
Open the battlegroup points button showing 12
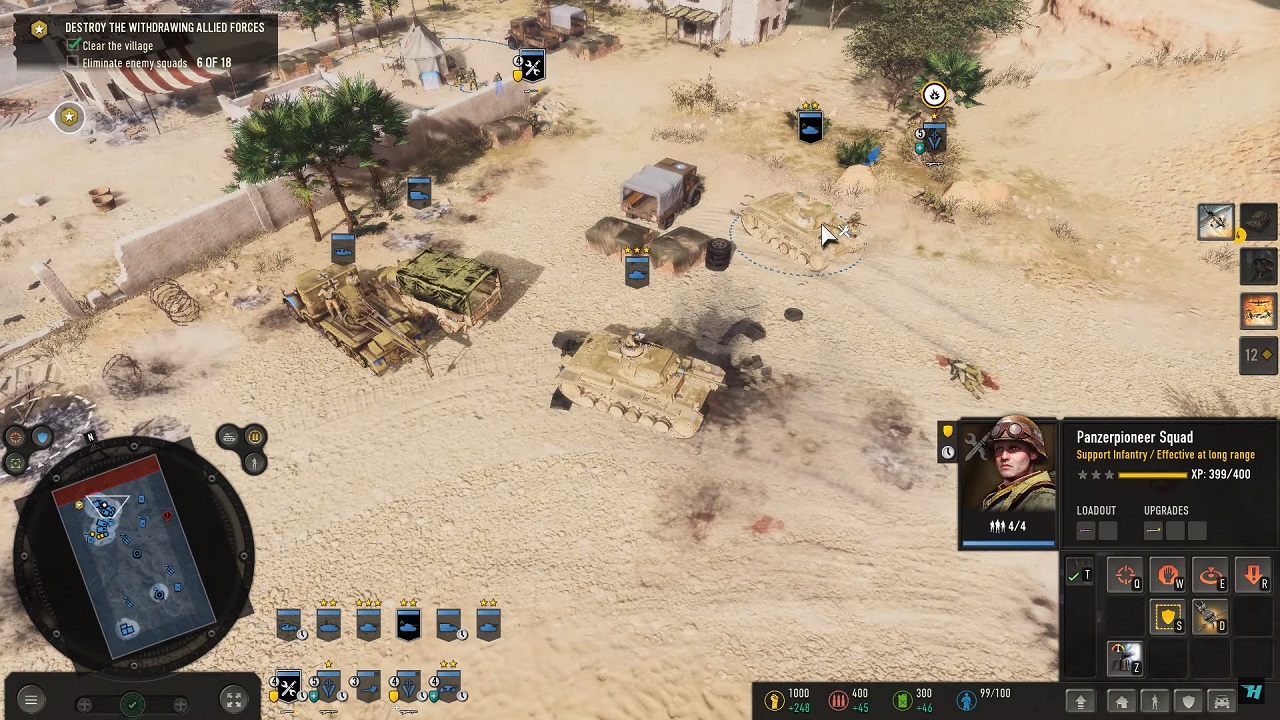[x=1257, y=355]
